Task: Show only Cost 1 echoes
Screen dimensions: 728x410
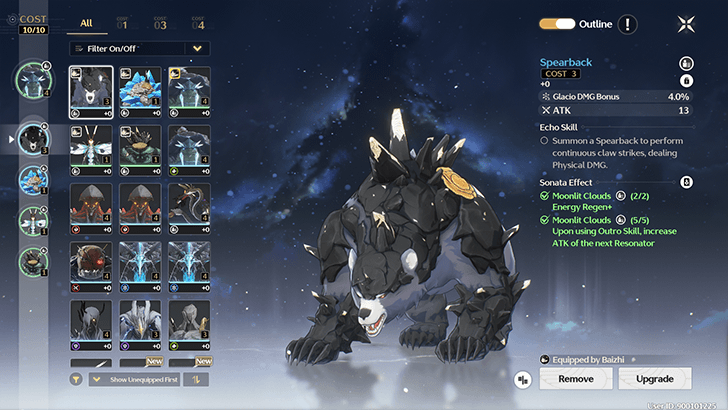Action: (123, 22)
